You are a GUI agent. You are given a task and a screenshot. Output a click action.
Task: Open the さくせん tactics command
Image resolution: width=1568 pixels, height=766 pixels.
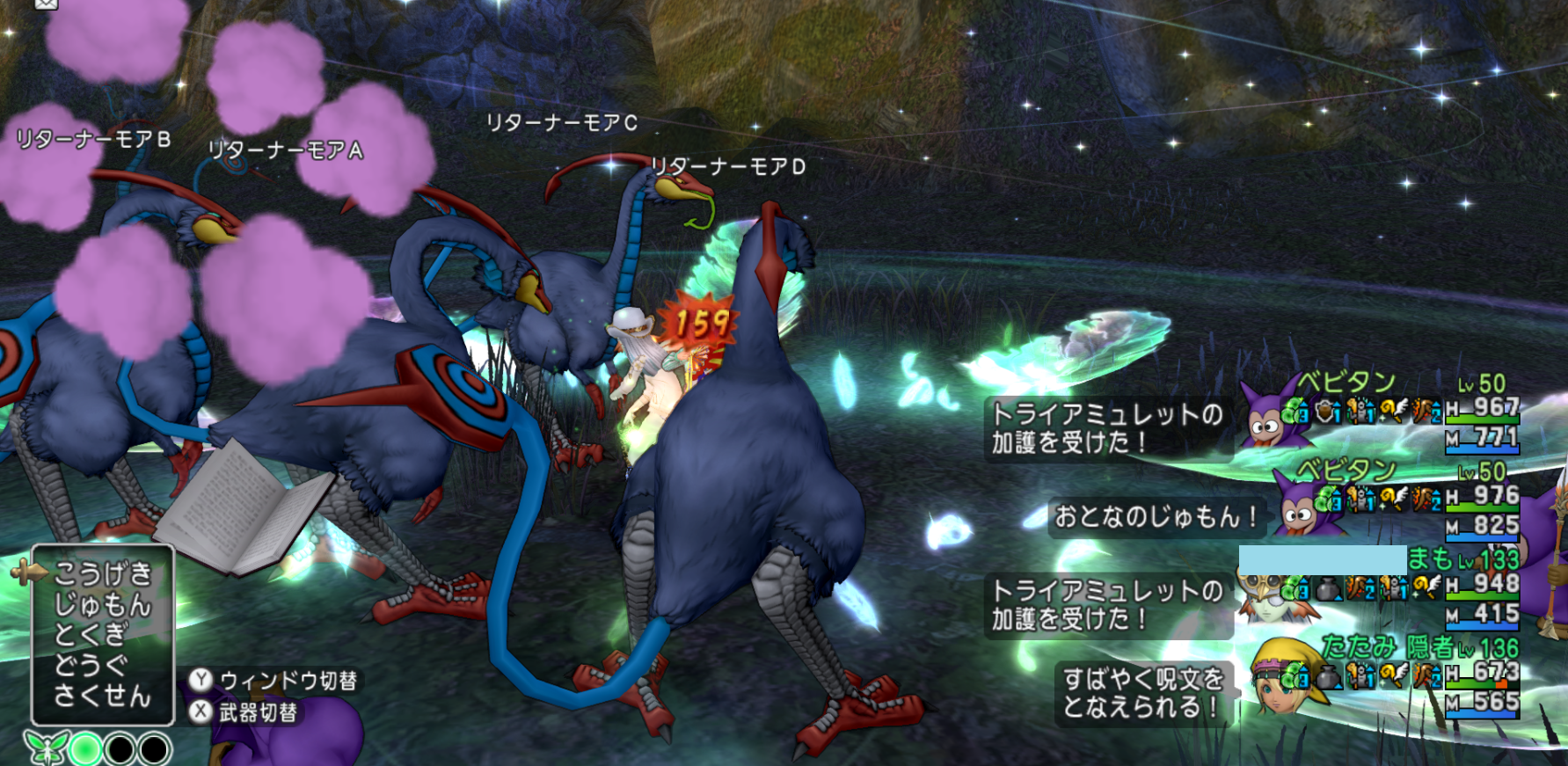click(x=103, y=696)
